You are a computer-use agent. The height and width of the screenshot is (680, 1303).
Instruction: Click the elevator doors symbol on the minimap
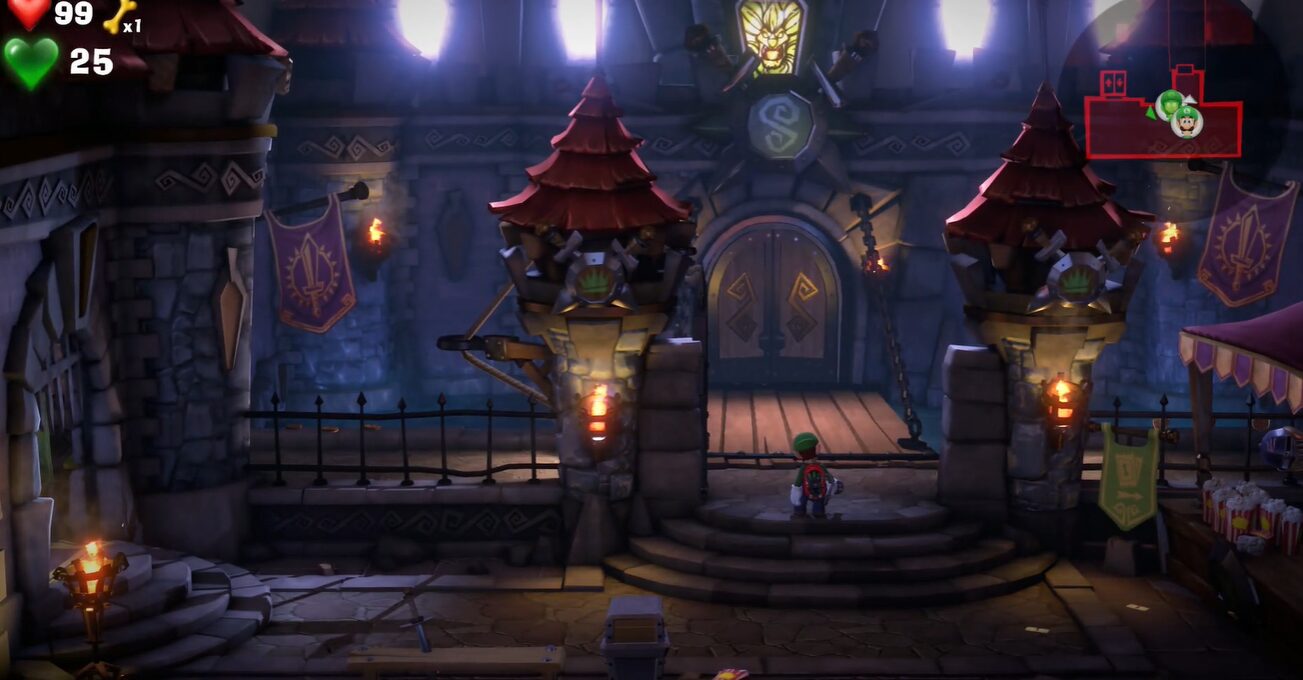1113,83
